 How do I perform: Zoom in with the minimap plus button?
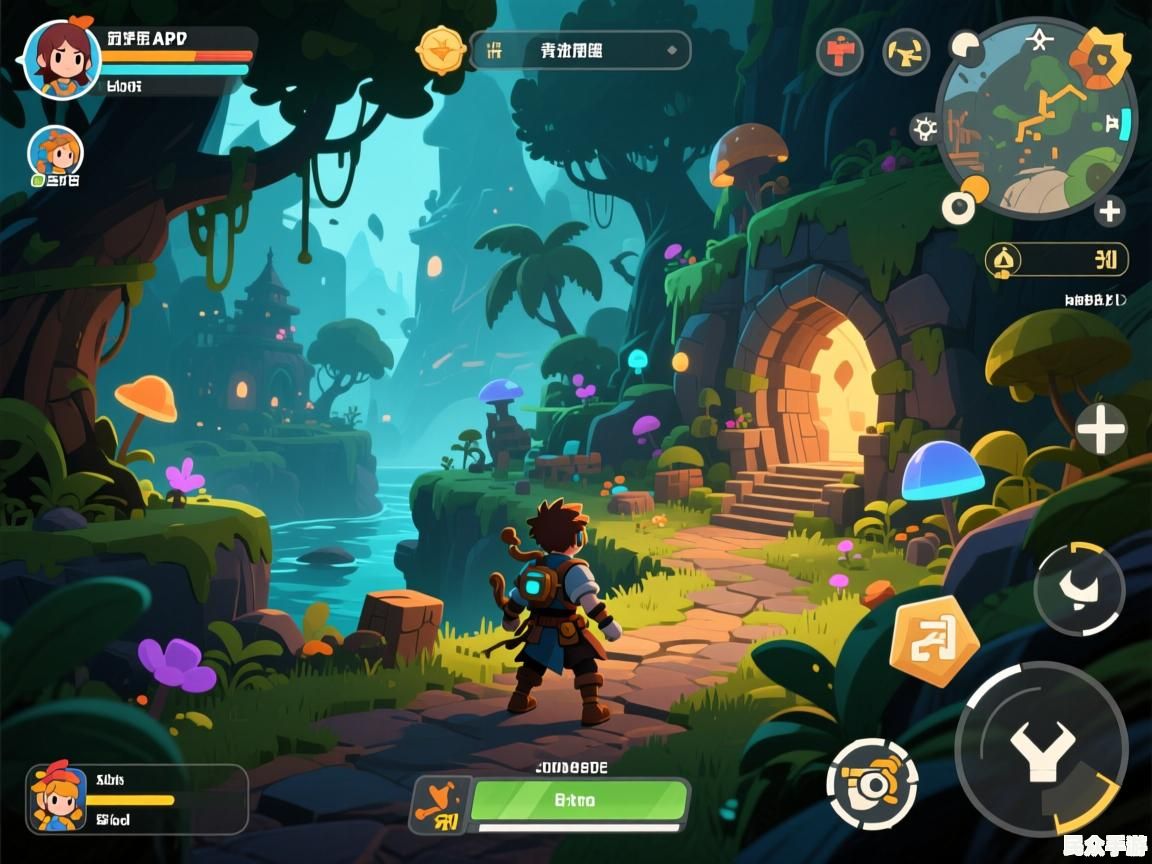(x=1108, y=211)
